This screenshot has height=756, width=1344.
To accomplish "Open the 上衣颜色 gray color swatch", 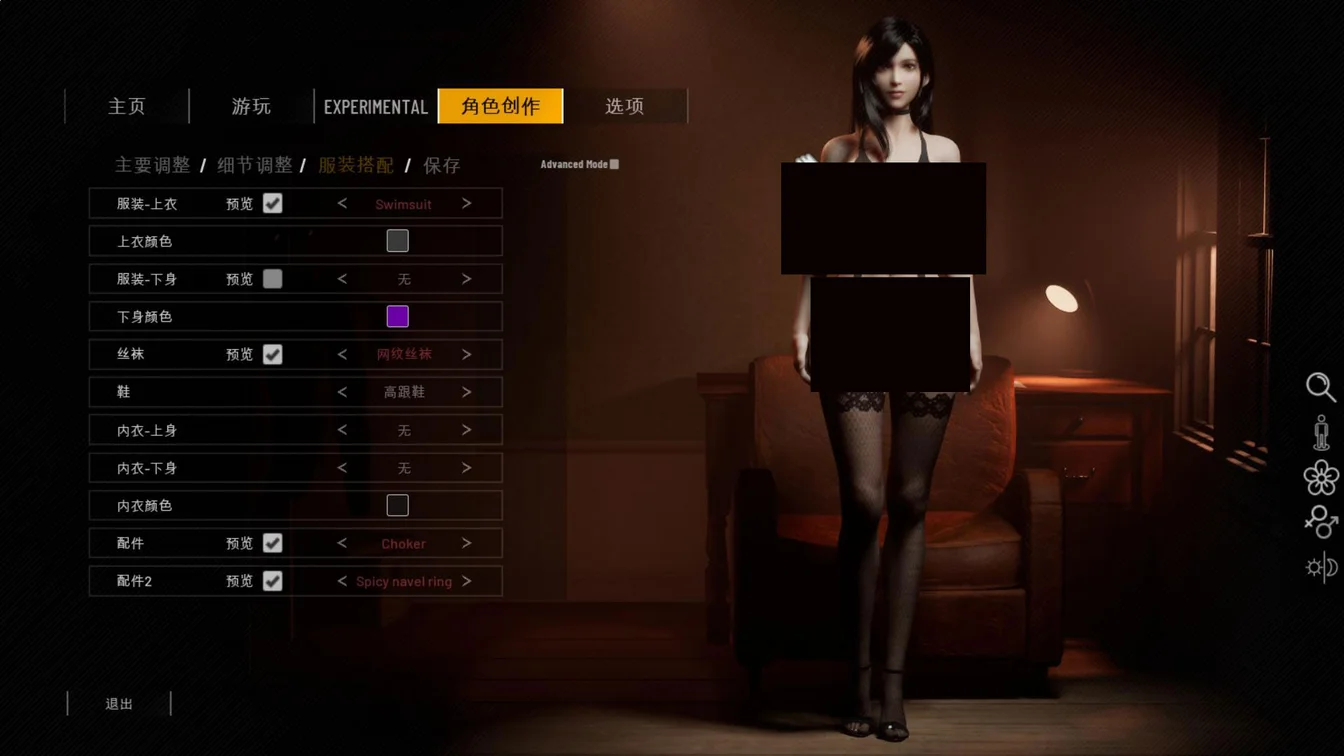I will tap(397, 241).
